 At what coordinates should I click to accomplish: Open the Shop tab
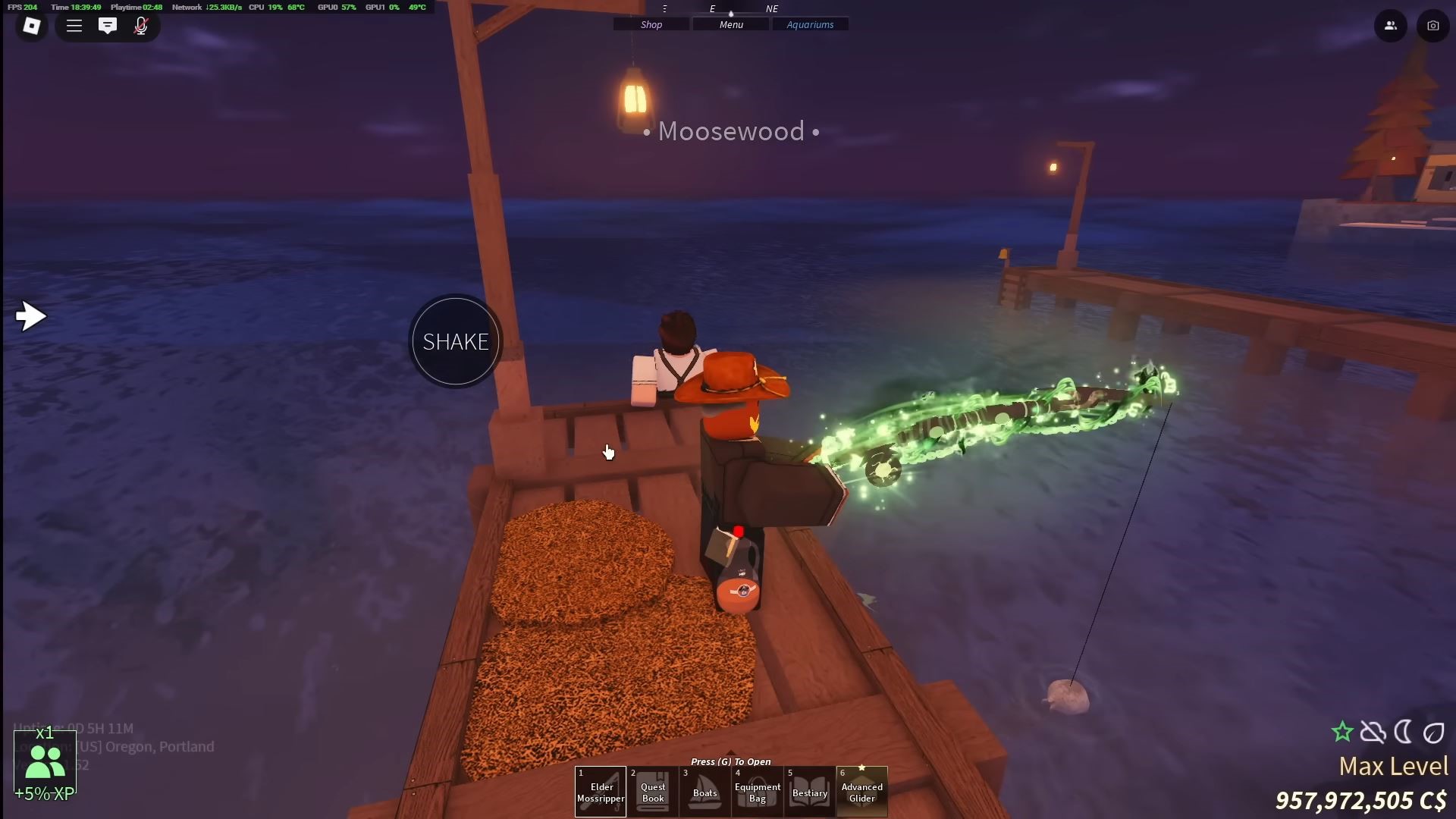[651, 25]
